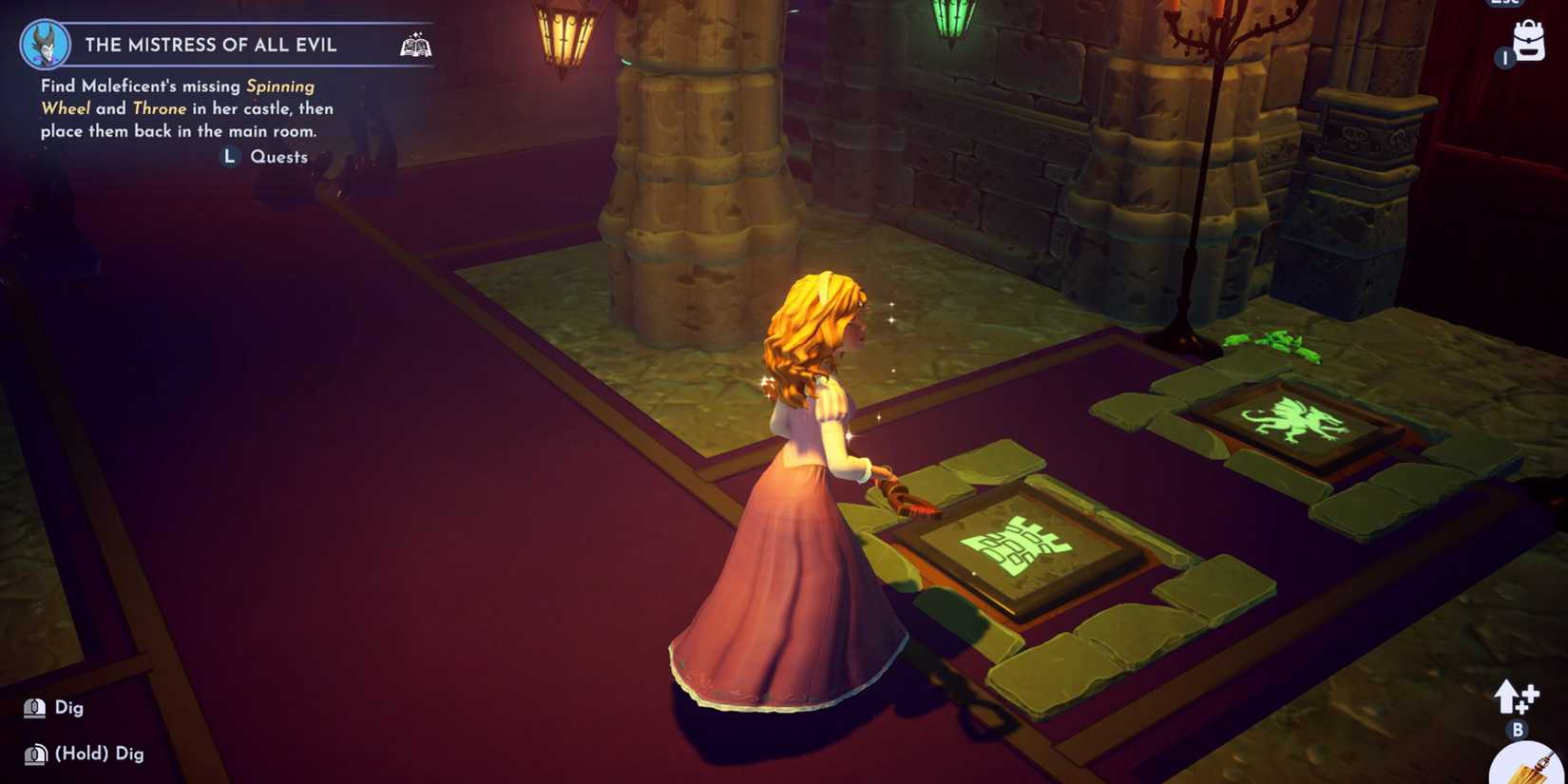1568x784 pixels.
Task: Click the Esc badge at top right
Action: [x=1503, y=5]
